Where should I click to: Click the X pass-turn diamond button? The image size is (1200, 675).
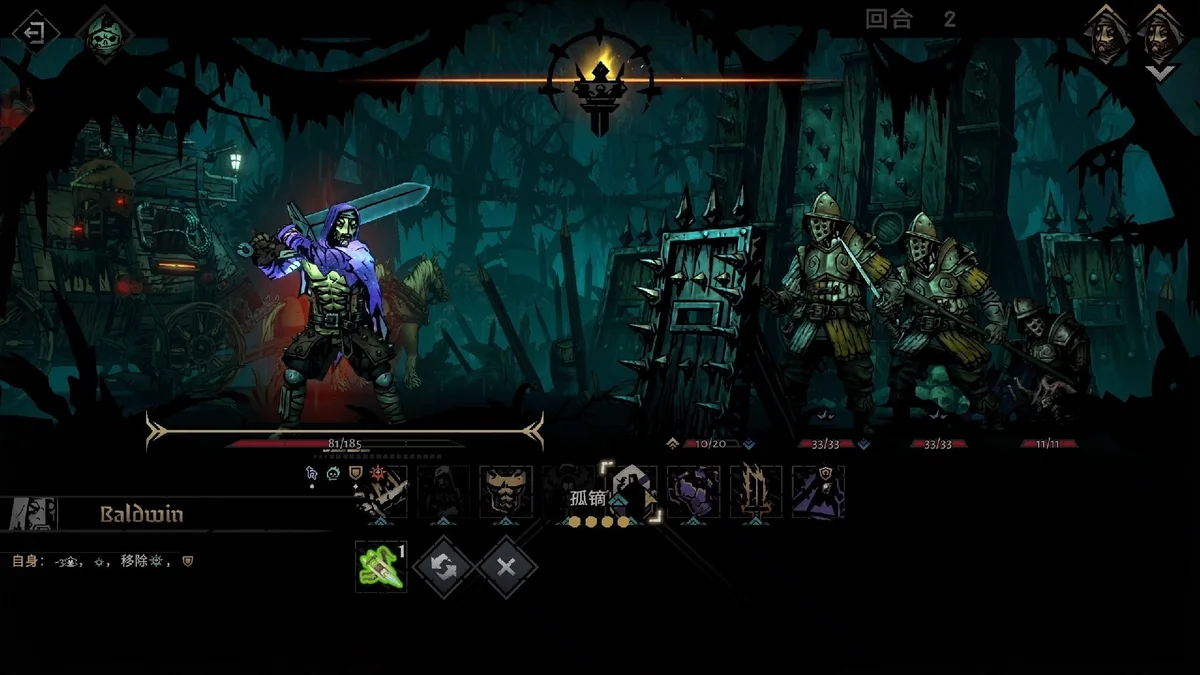pyautogui.click(x=506, y=566)
